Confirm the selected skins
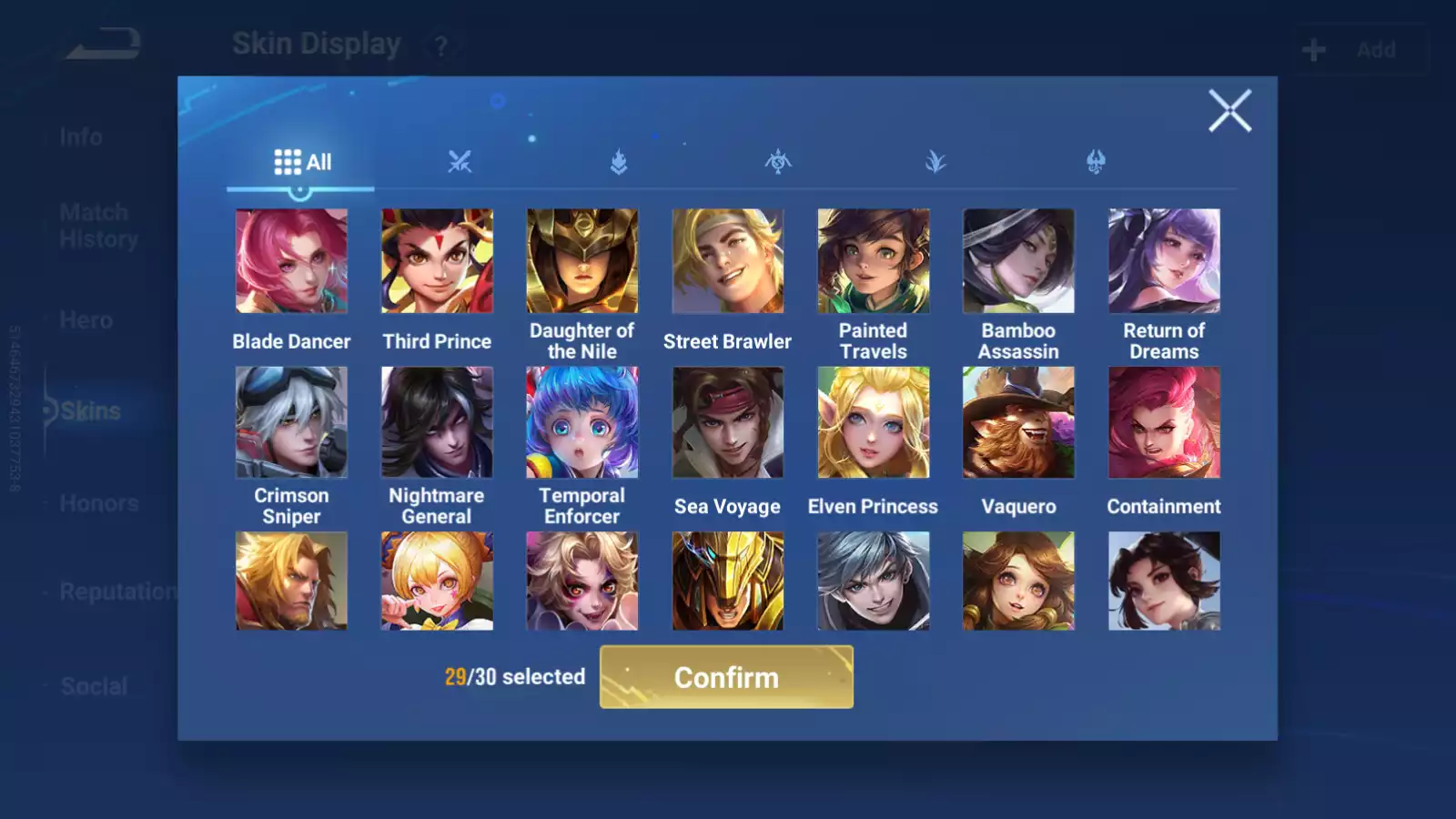1456x819 pixels. point(726,677)
